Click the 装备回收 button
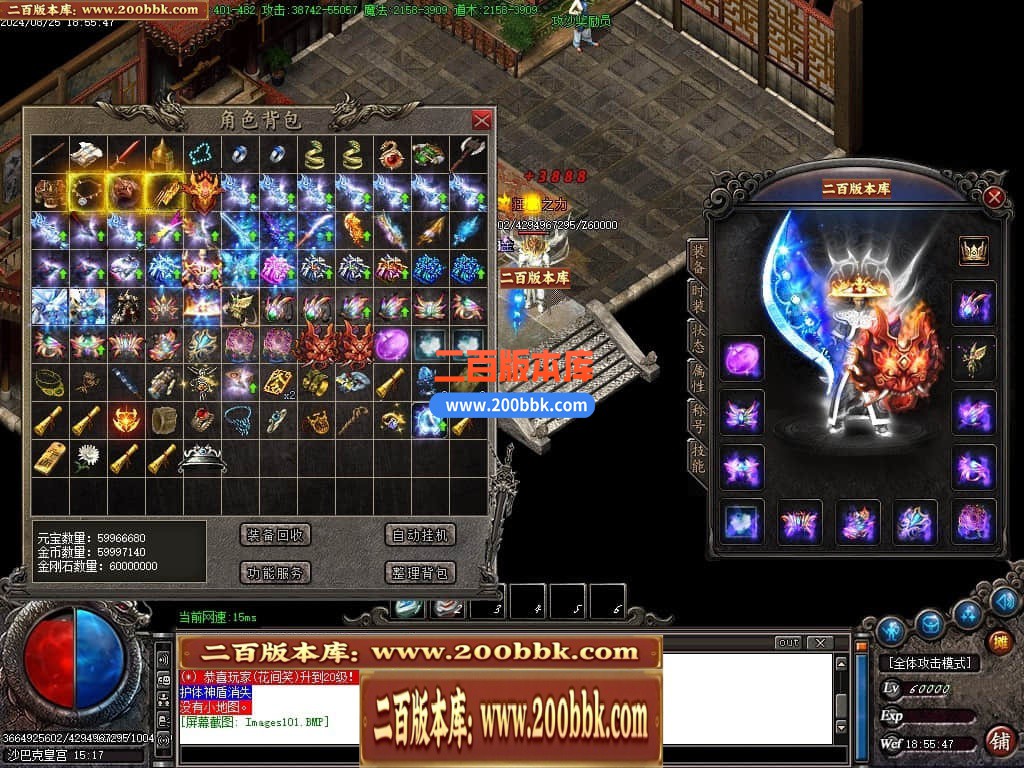Viewport: 1024px width, 768px height. [276, 535]
